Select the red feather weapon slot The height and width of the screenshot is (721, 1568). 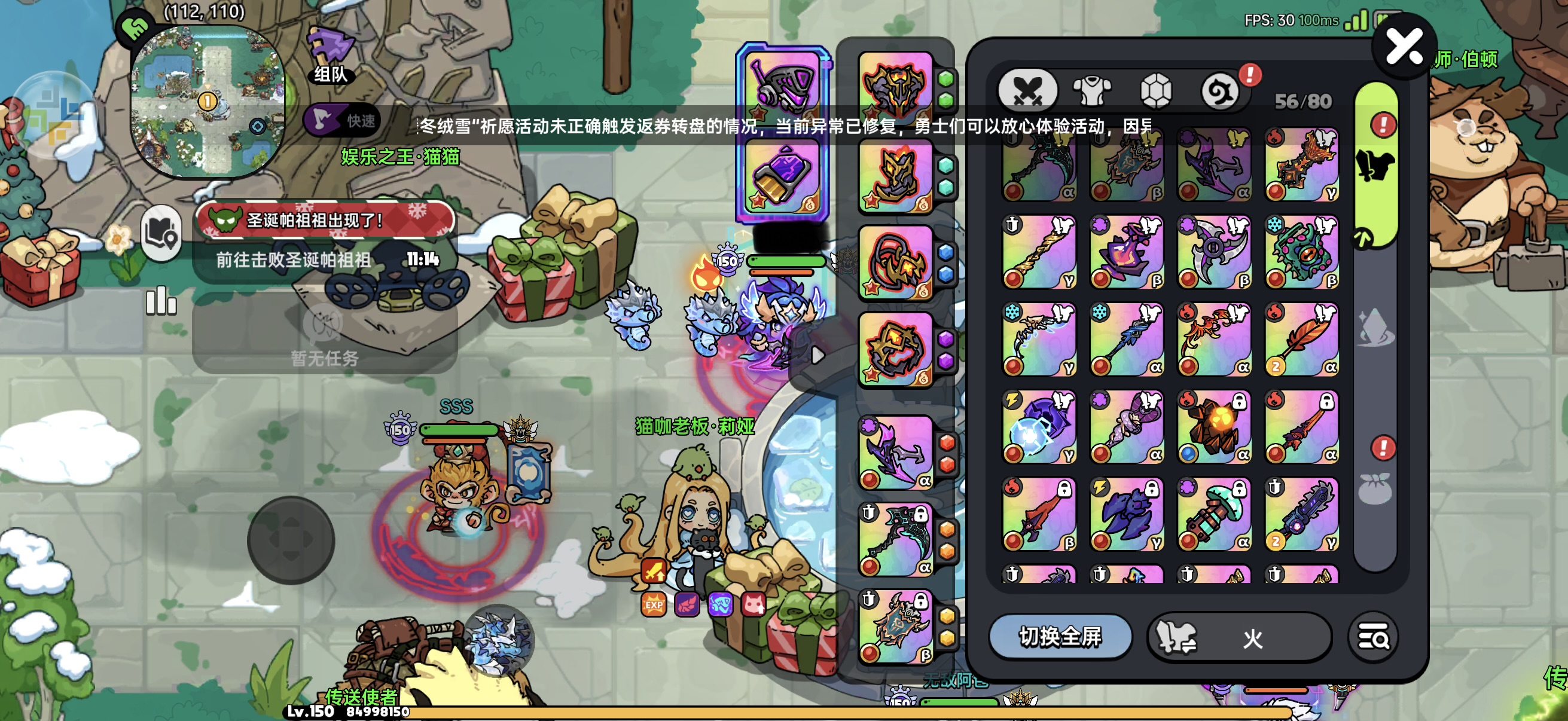pyautogui.click(x=1301, y=340)
